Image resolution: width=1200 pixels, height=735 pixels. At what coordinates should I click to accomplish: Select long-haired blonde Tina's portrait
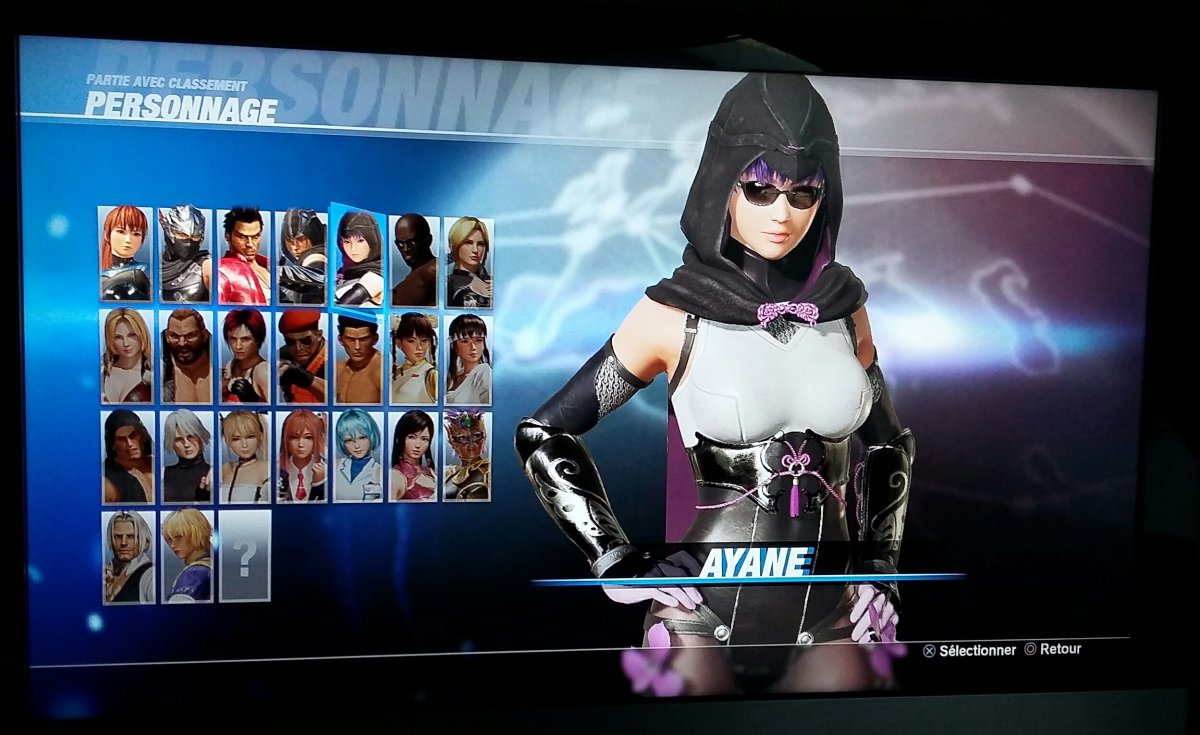[x=127, y=355]
